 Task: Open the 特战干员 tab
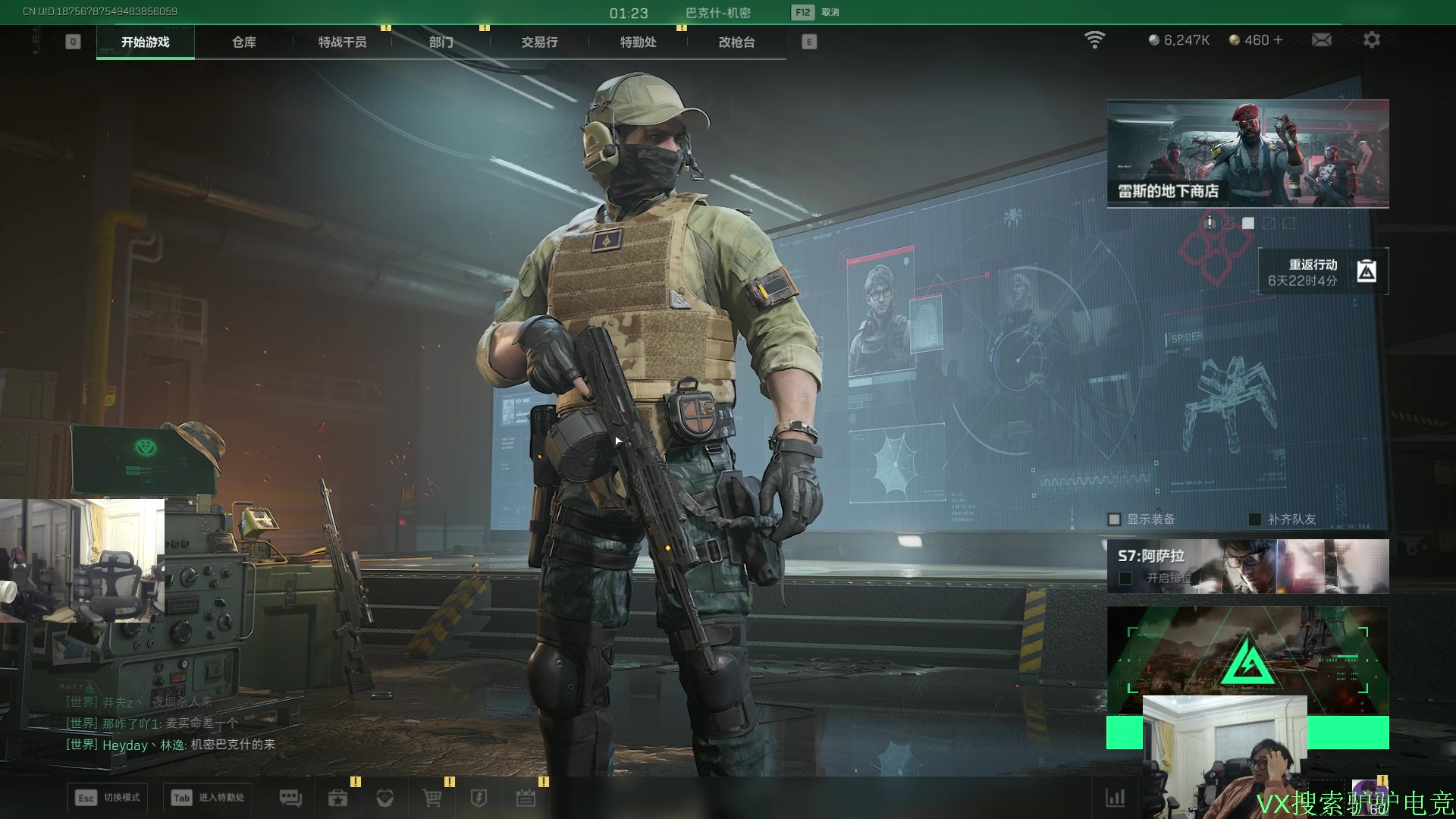point(342,42)
